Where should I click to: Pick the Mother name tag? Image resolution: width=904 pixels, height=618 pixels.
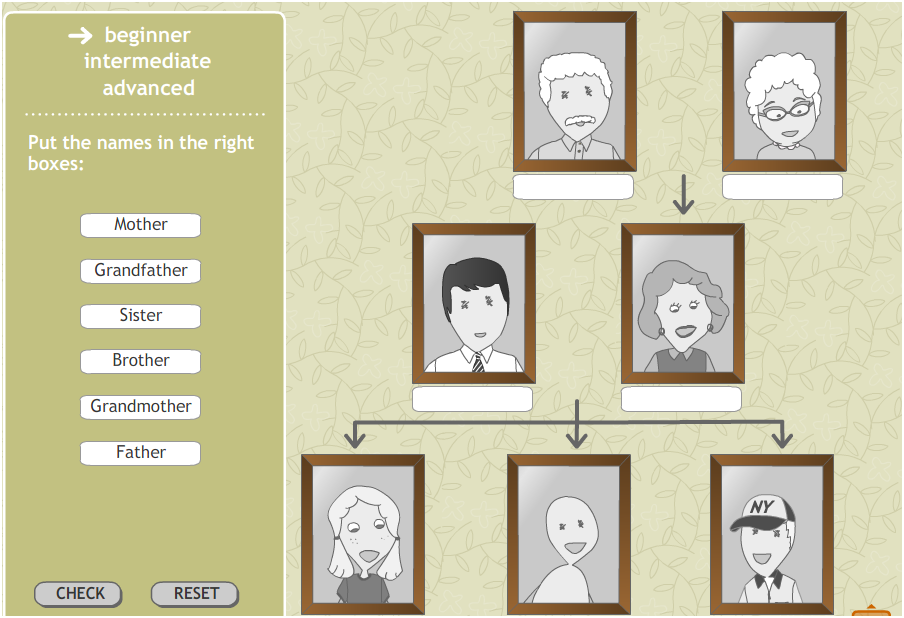pos(141,225)
